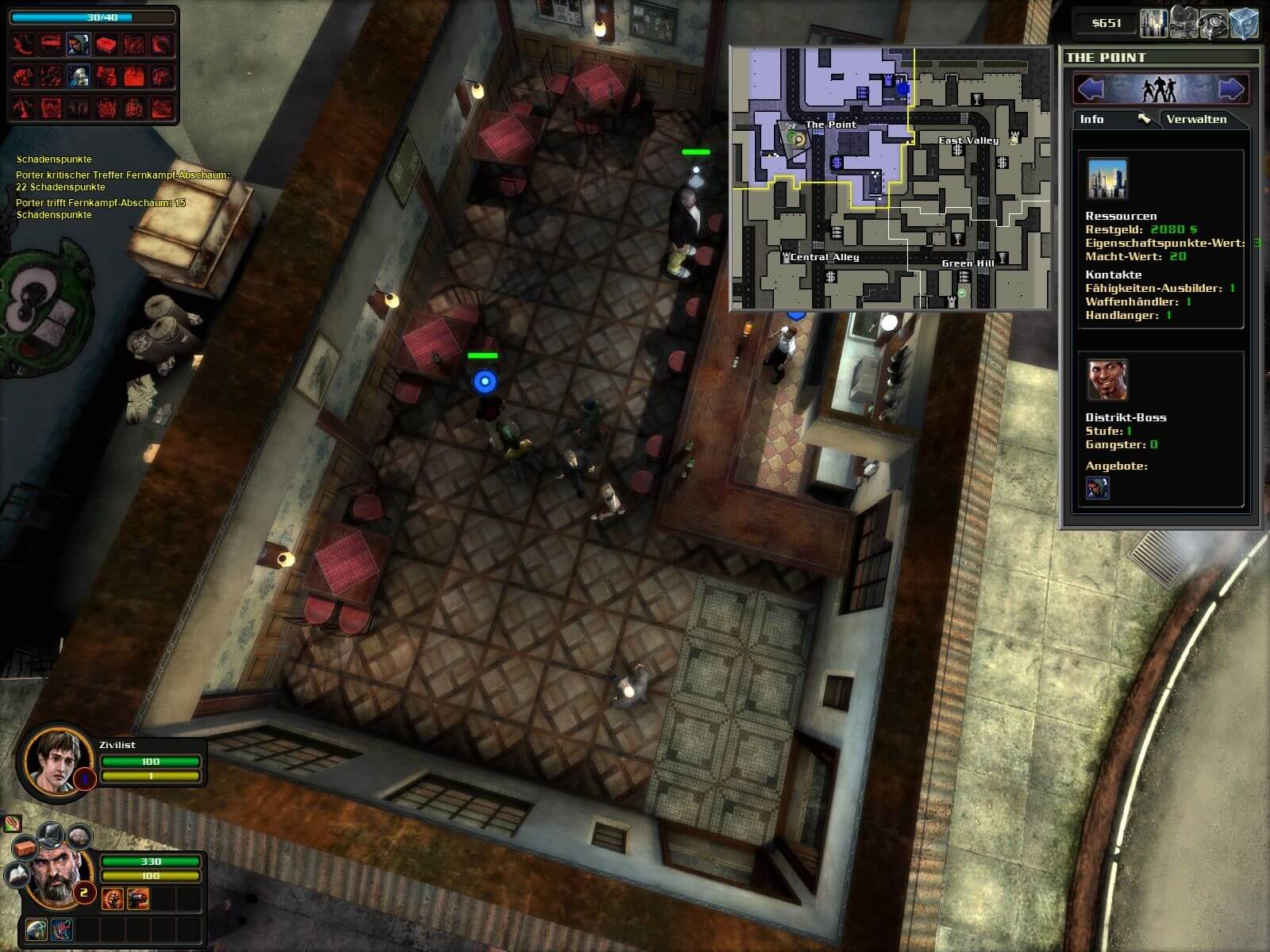Go to next district with right arrow
This screenshot has width=1270, height=952.
(1231, 88)
